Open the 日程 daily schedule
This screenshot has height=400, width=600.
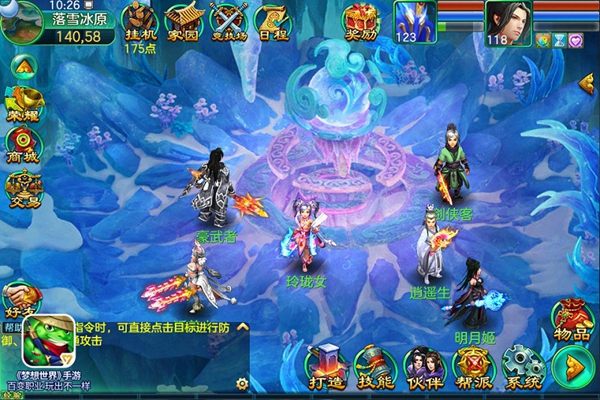click(x=272, y=20)
